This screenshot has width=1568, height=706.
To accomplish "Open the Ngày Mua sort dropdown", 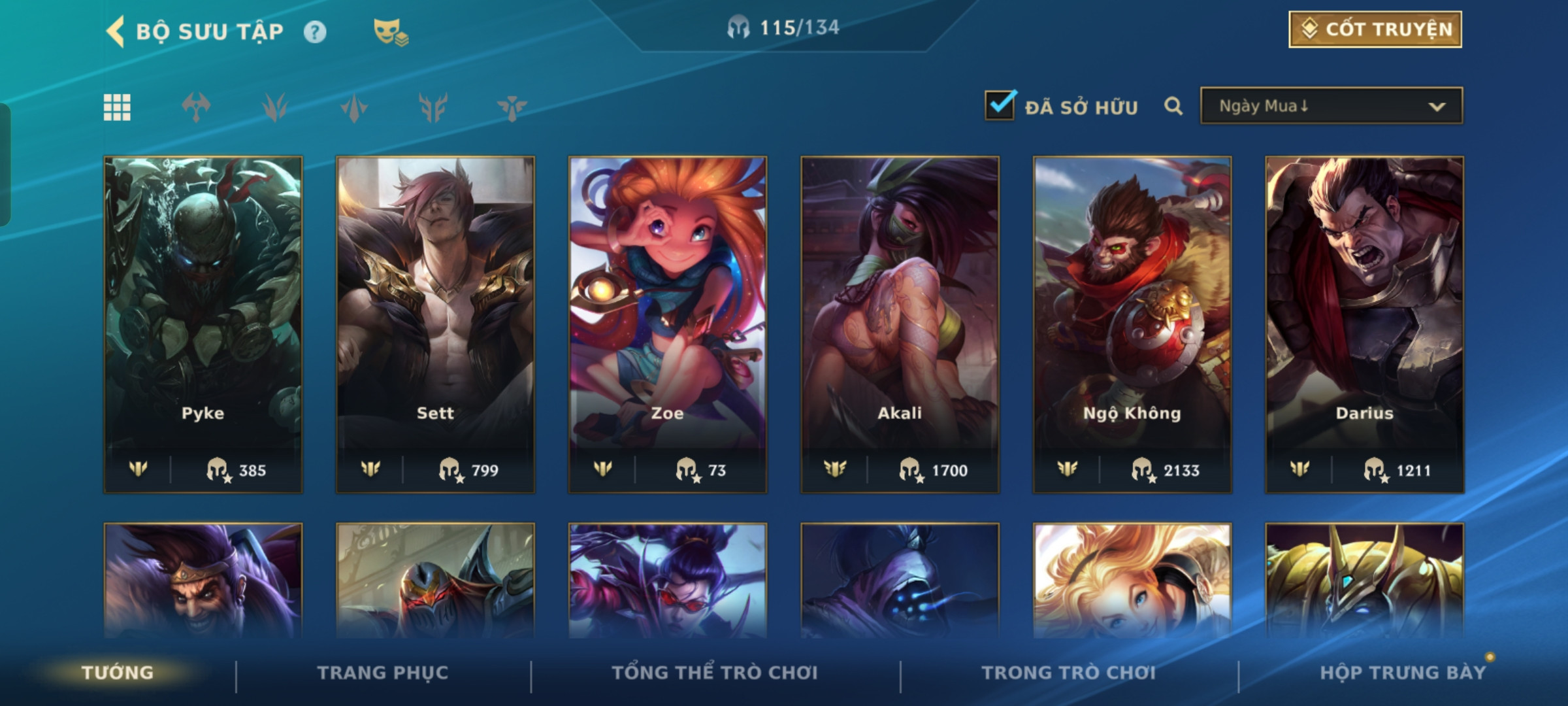I will (1331, 106).
